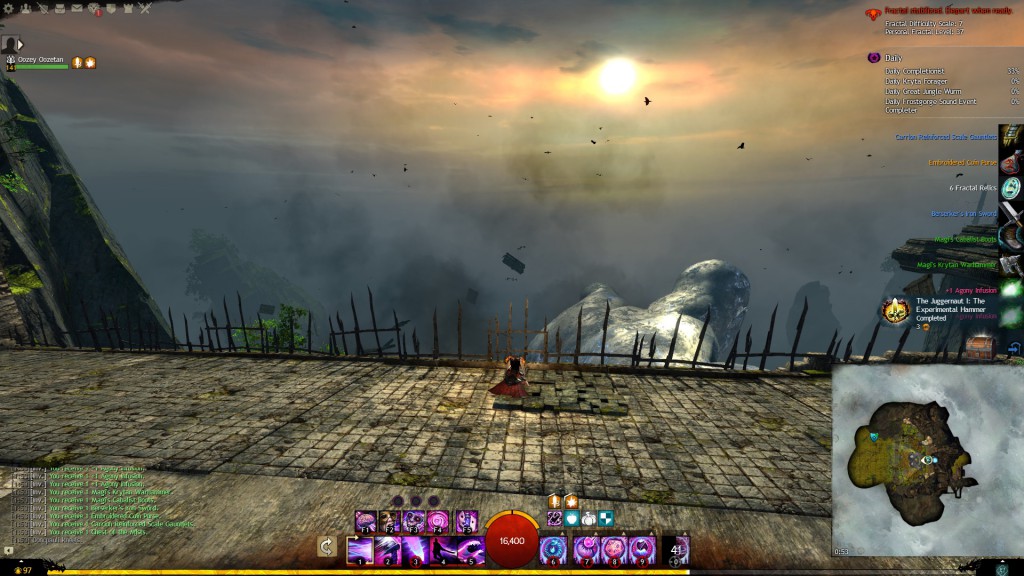Viewport: 1024px width, 576px height.
Task: Open the contacts and friends panel
Action: point(24,9)
